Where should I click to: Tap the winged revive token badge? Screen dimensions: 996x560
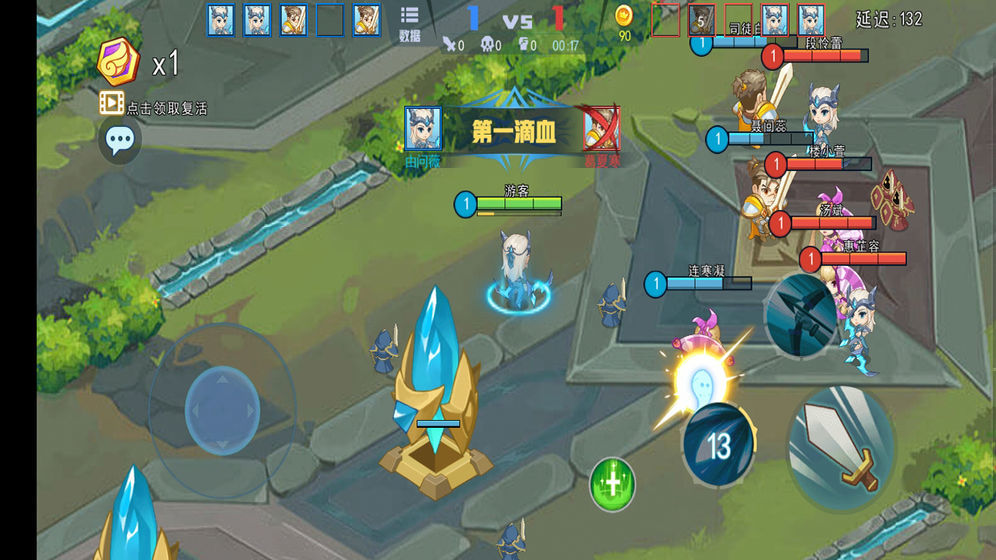point(120,62)
